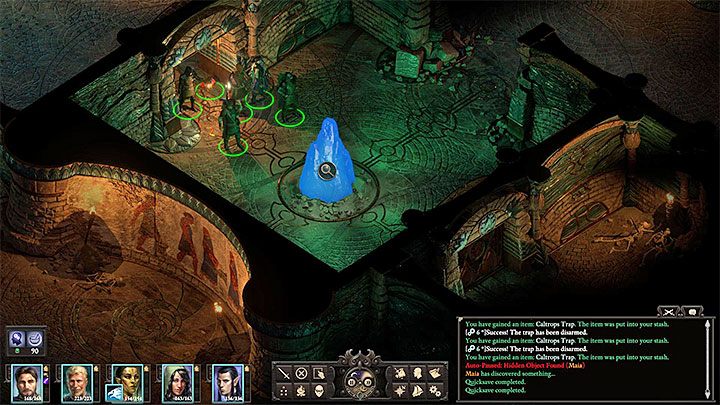Image resolution: width=720 pixels, height=405 pixels.
Task: Switch to the combat log crossed-swords tab
Action: click(669, 311)
